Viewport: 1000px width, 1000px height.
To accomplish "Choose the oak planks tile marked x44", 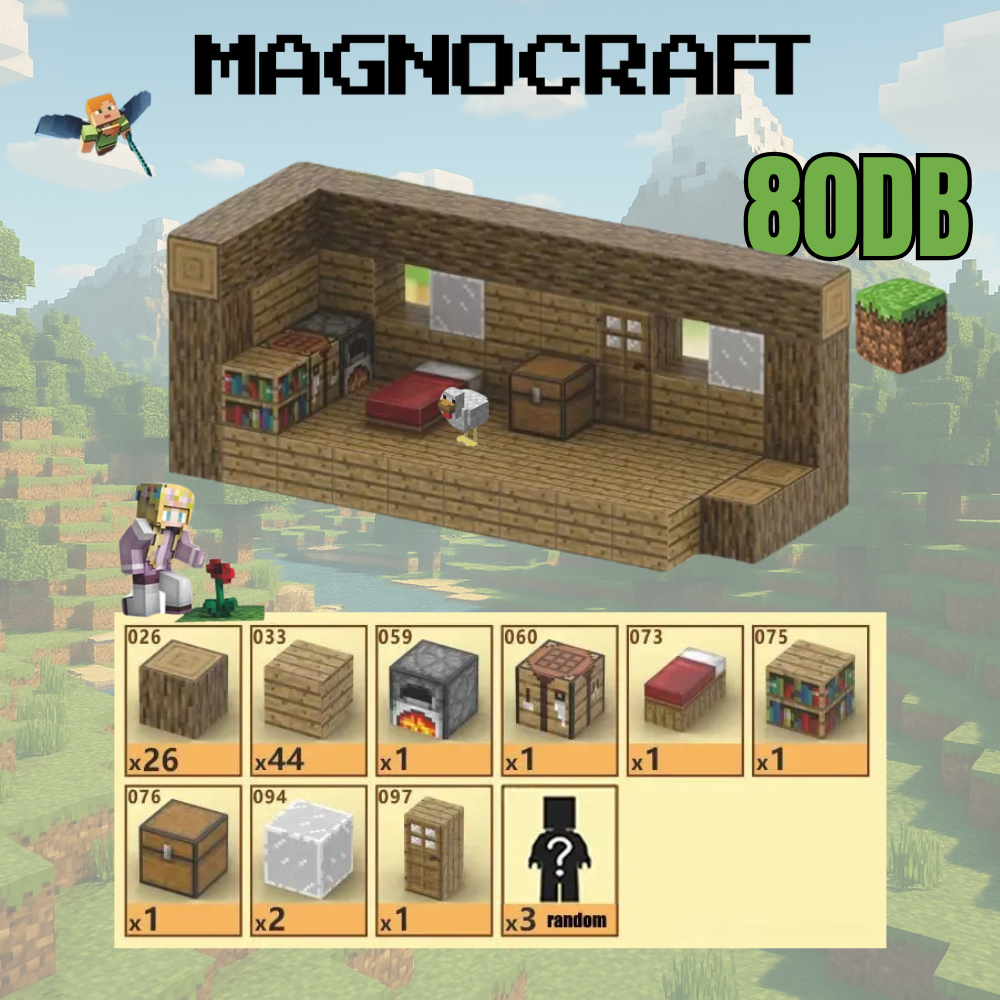I will (308, 700).
